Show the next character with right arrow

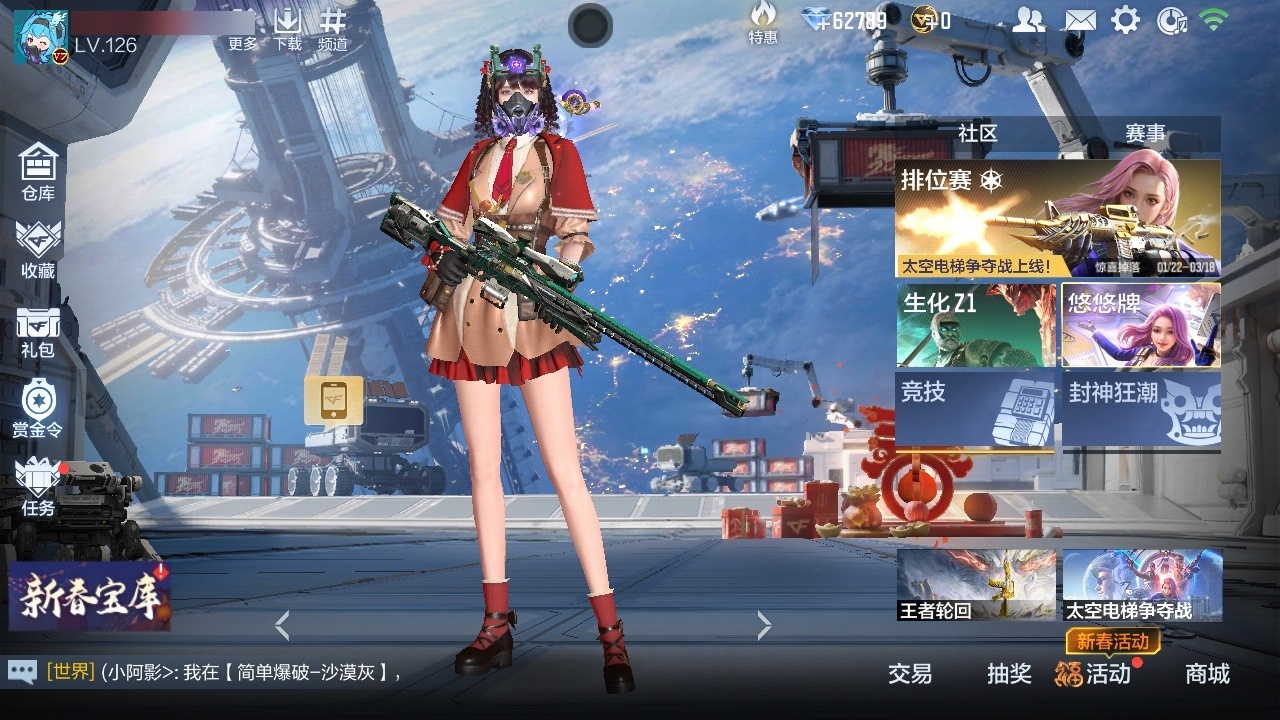point(764,626)
